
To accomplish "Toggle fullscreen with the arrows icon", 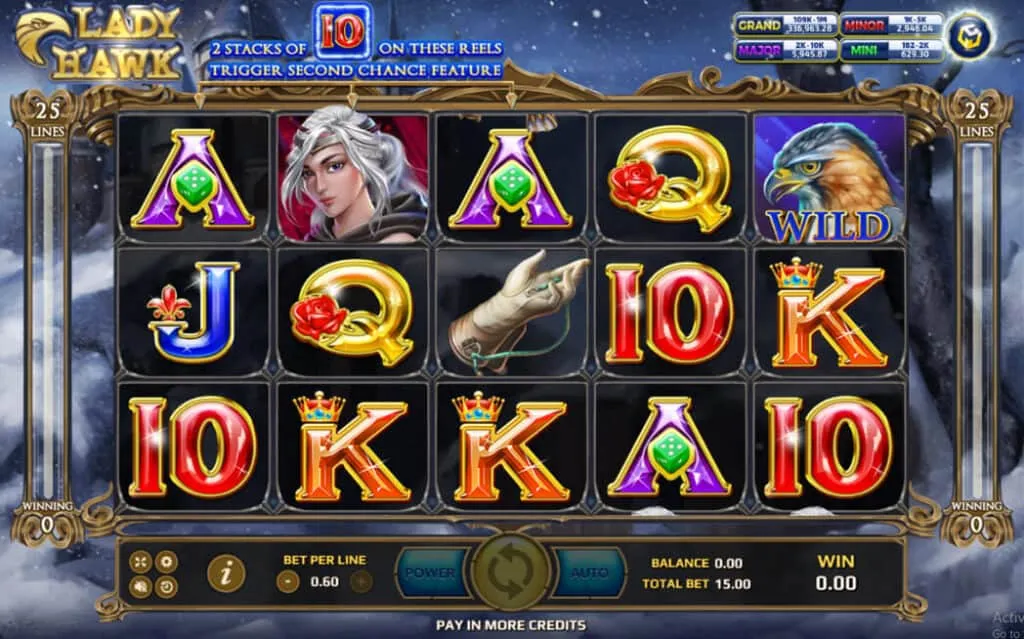I will [x=140, y=562].
